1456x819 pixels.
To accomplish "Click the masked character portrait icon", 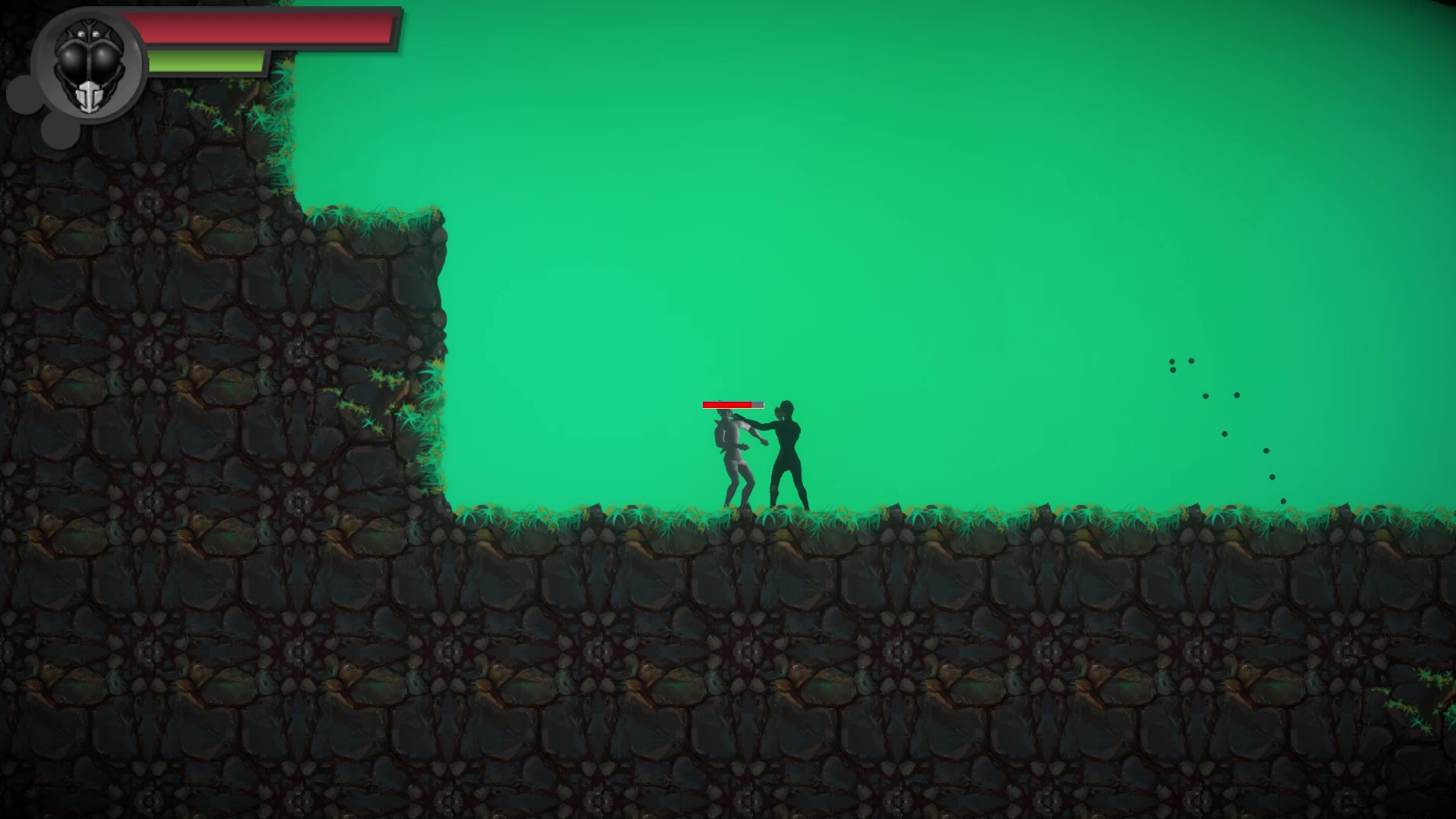I will (x=89, y=67).
